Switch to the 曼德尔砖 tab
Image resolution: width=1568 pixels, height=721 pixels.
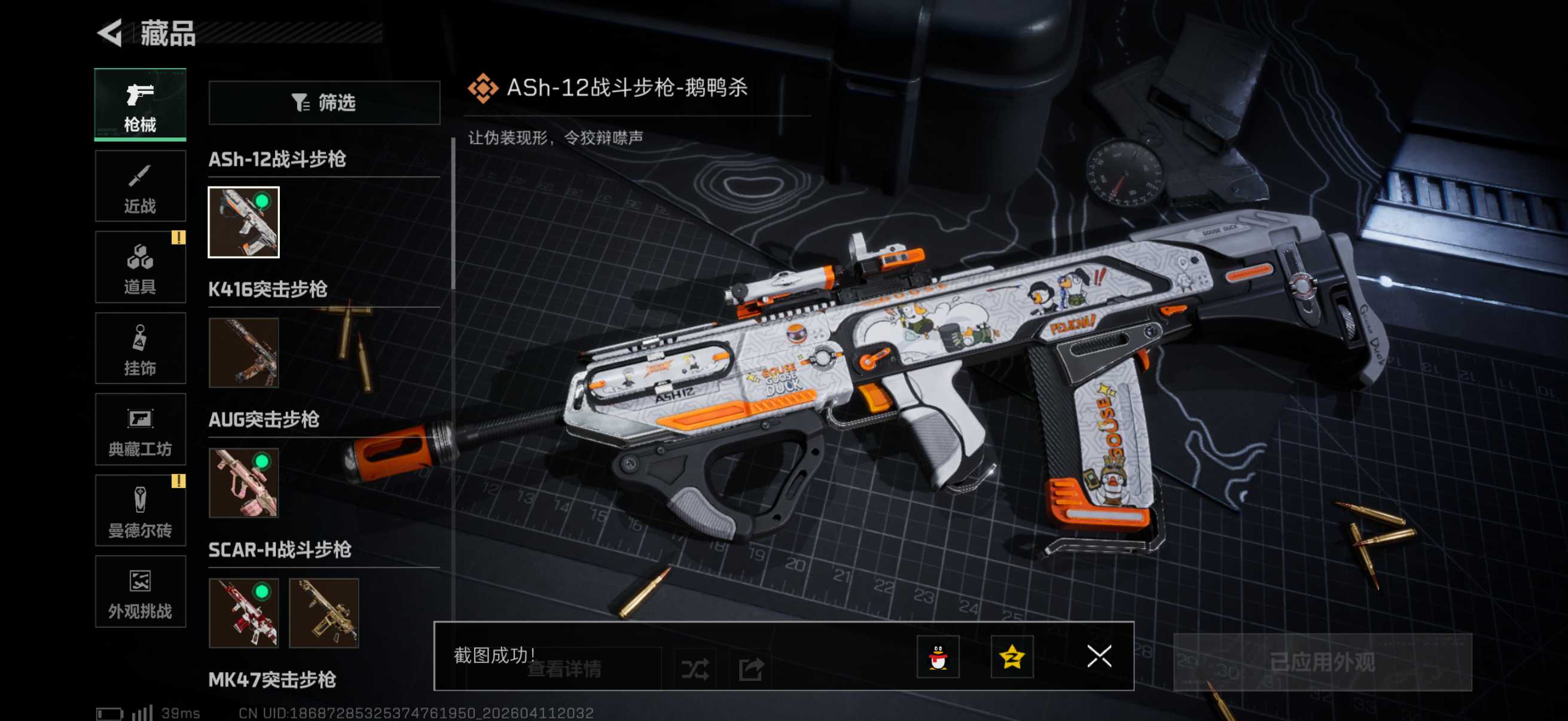click(x=140, y=511)
